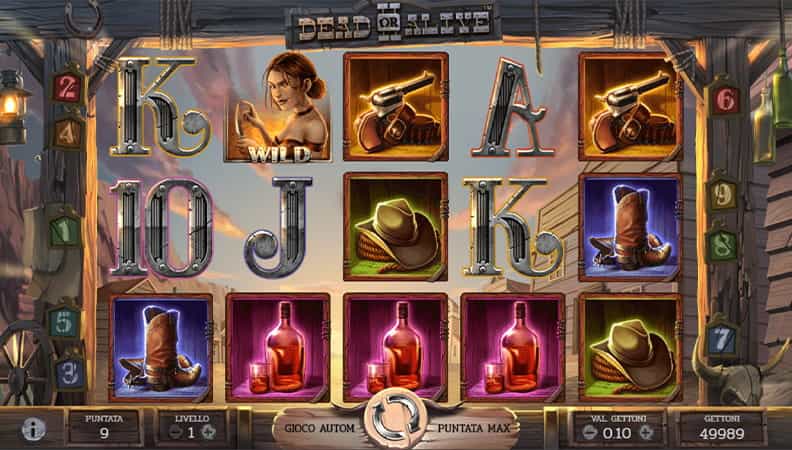Show payline number 6 marker
The height and width of the screenshot is (450, 792).
pos(724,98)
